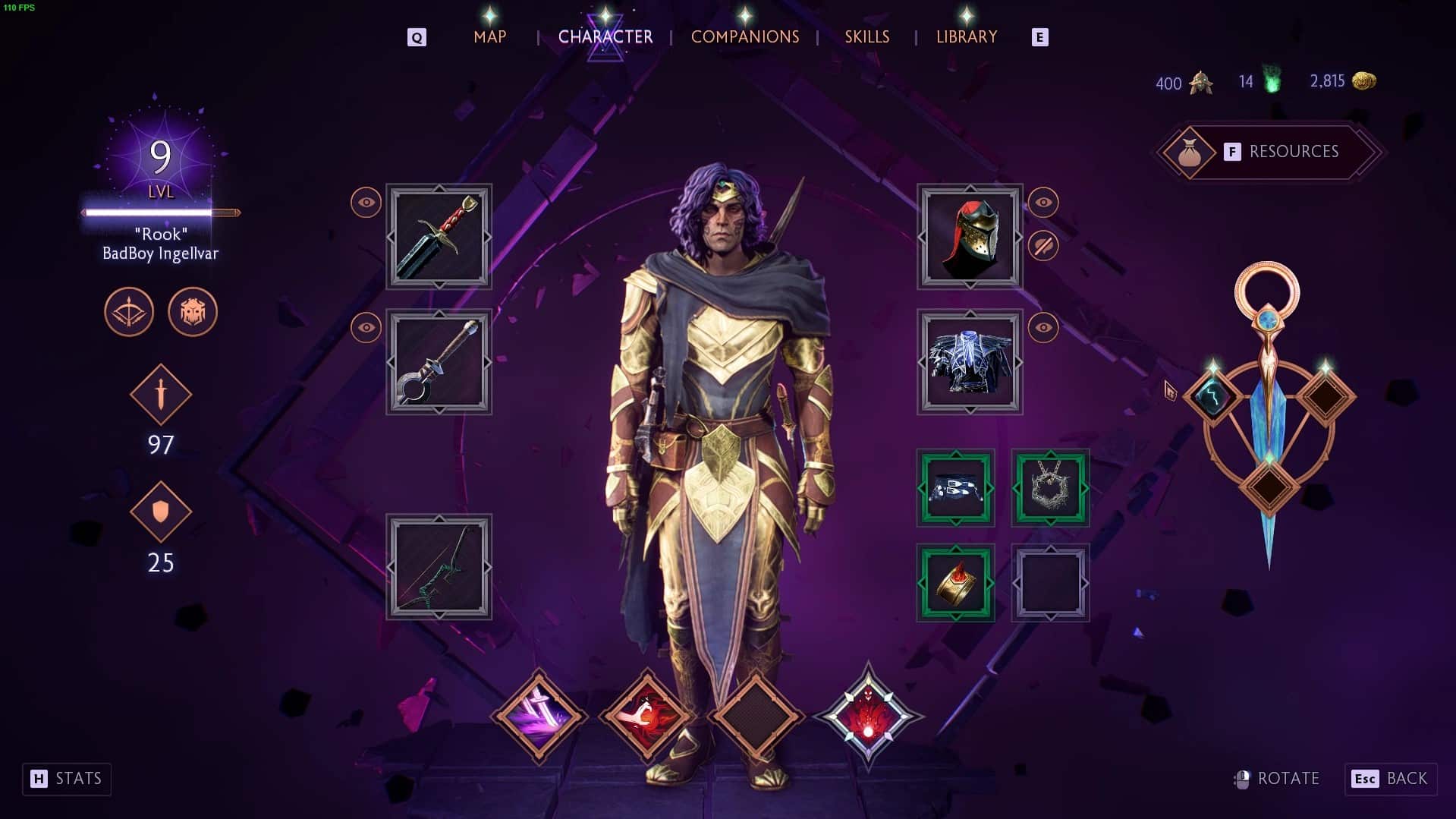Click the ranged combat stance icon
This screenshot has width=1456, height=819.
(x=129, y=311)
